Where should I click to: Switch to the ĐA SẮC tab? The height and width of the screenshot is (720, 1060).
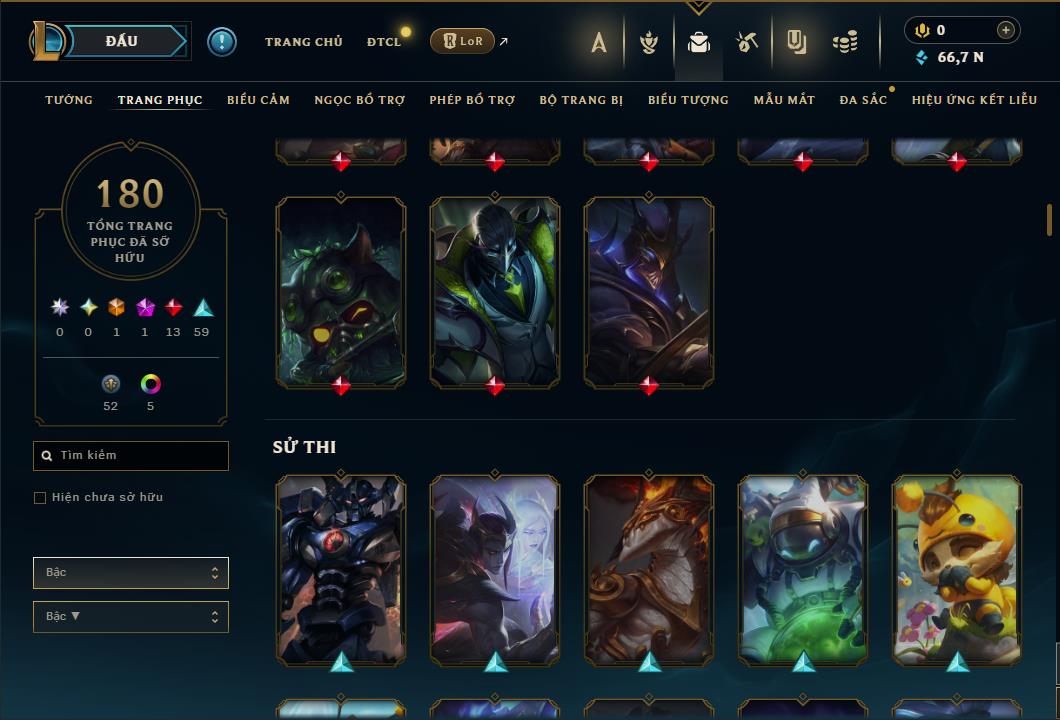863,100
